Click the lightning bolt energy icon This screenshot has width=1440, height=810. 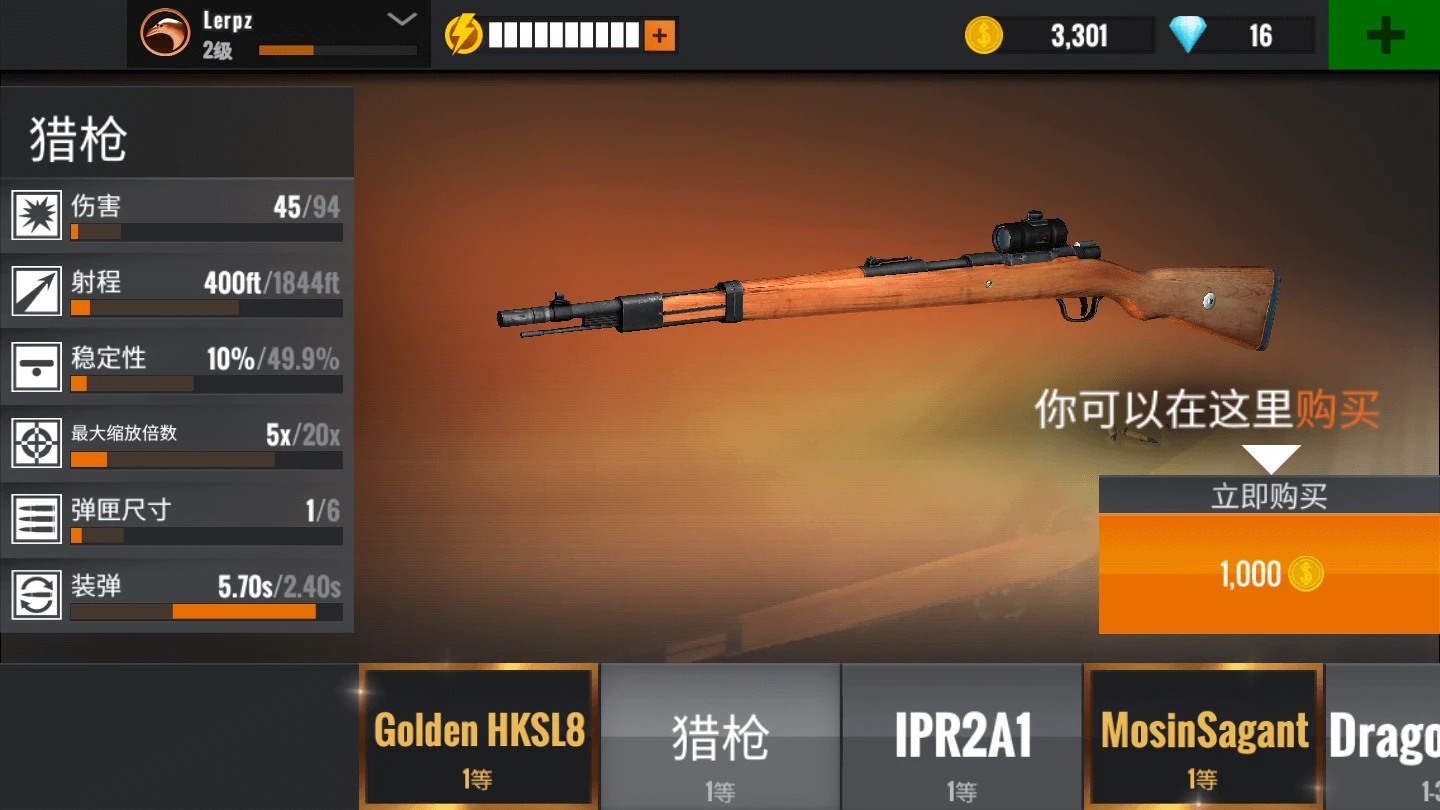pyautogui.click(x=461, y=33)
